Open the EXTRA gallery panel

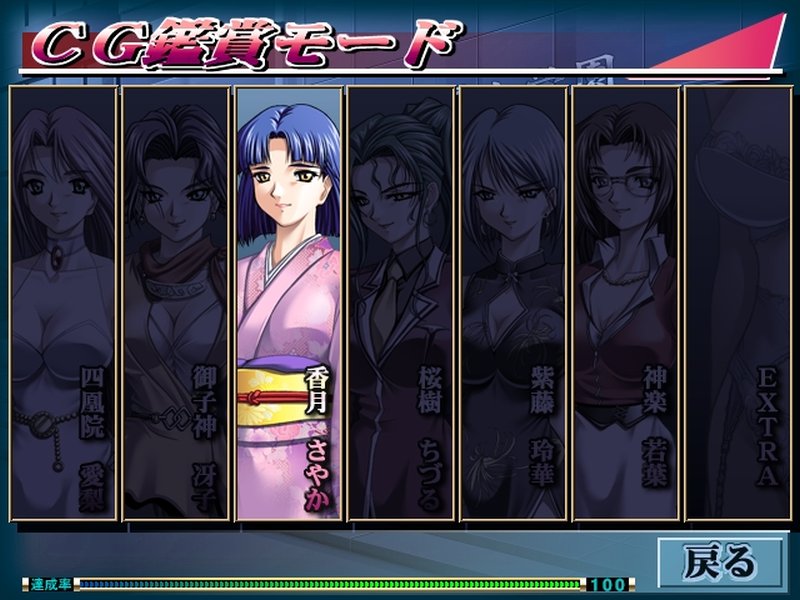tap(737, 300)
